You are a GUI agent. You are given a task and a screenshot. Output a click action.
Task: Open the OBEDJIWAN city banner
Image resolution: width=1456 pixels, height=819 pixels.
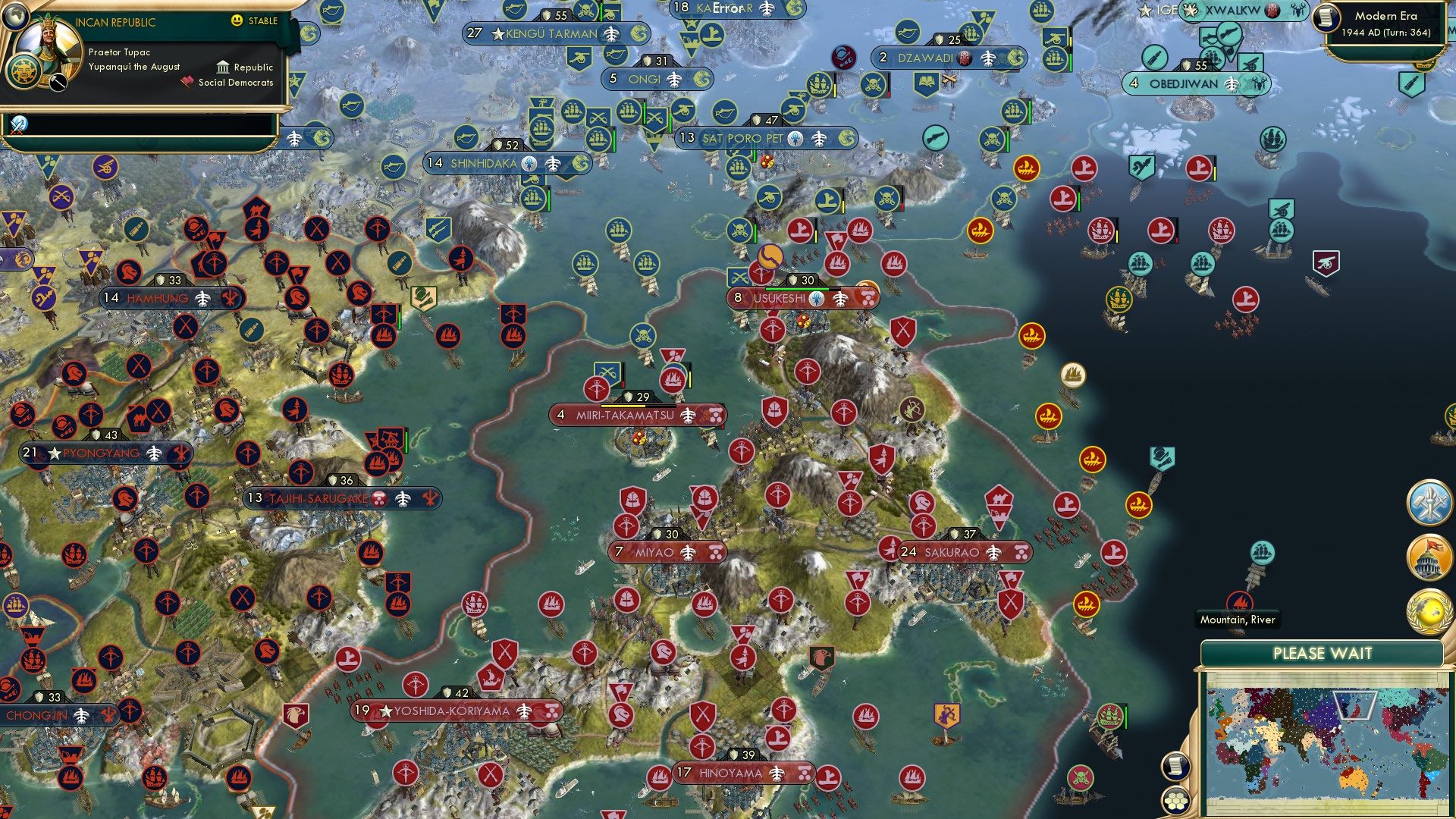[1185, 84]
